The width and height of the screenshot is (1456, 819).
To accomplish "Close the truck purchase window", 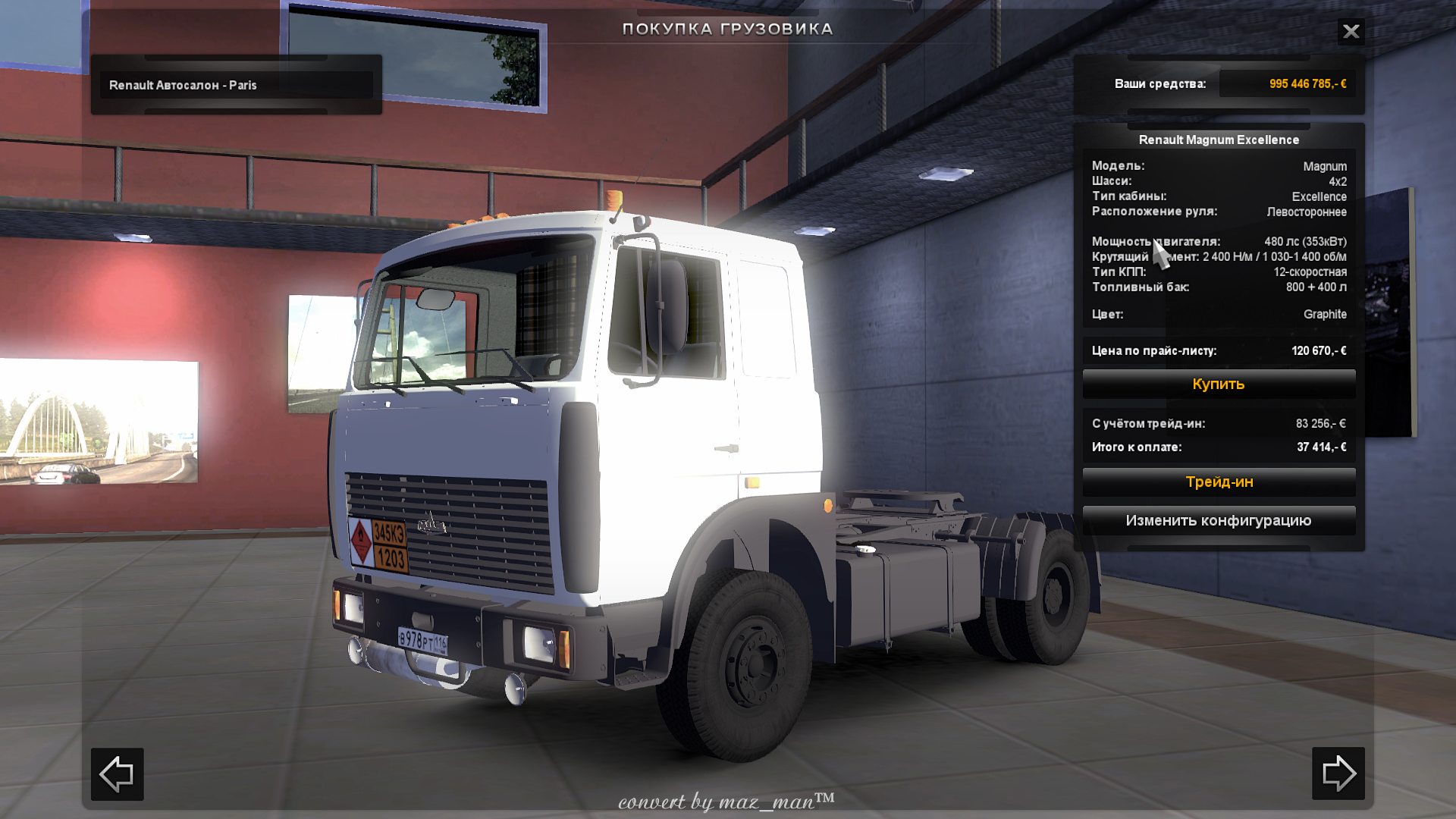I will coord(1351,32).
